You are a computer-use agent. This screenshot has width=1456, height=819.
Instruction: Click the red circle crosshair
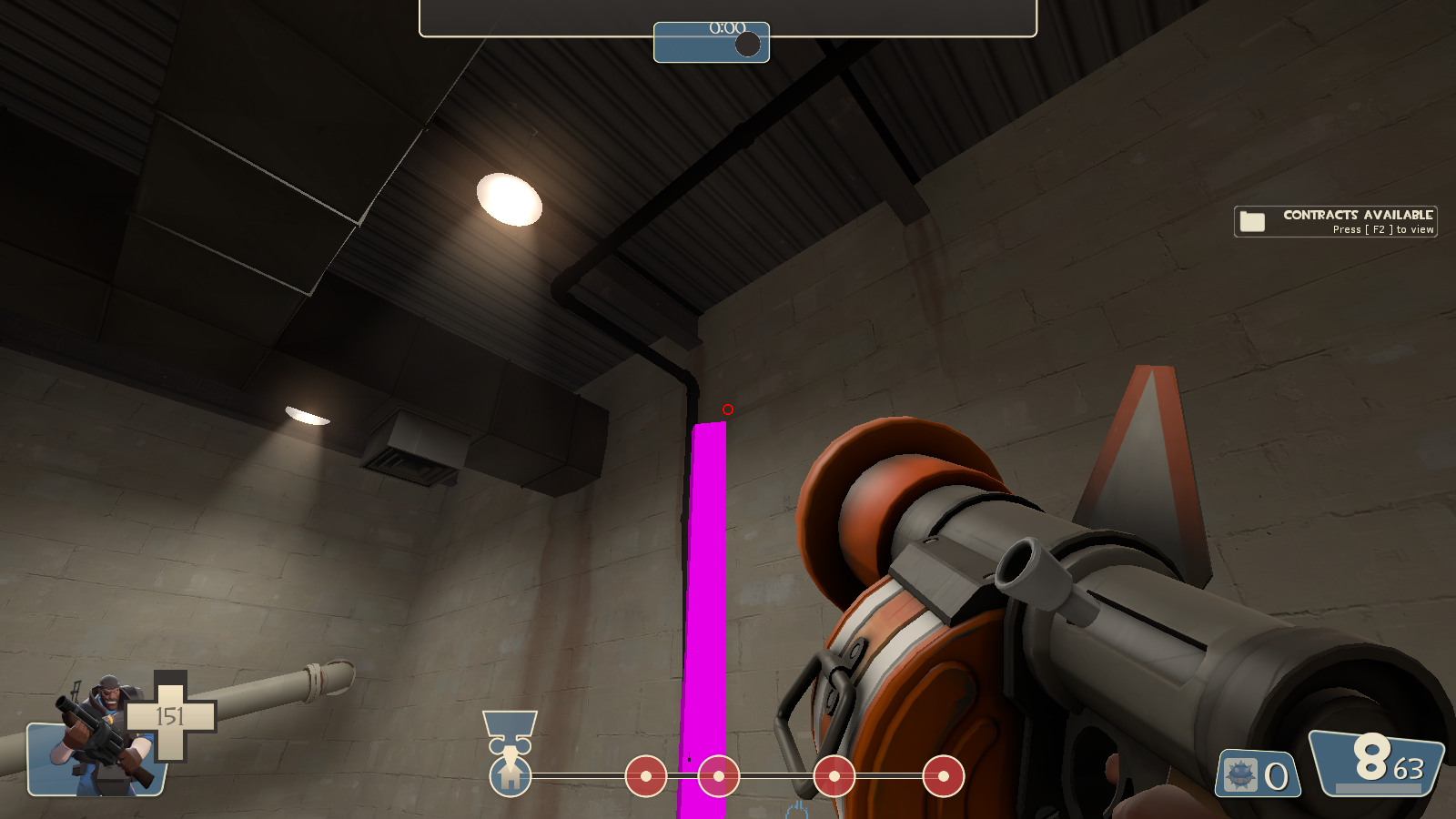(726, 409)
